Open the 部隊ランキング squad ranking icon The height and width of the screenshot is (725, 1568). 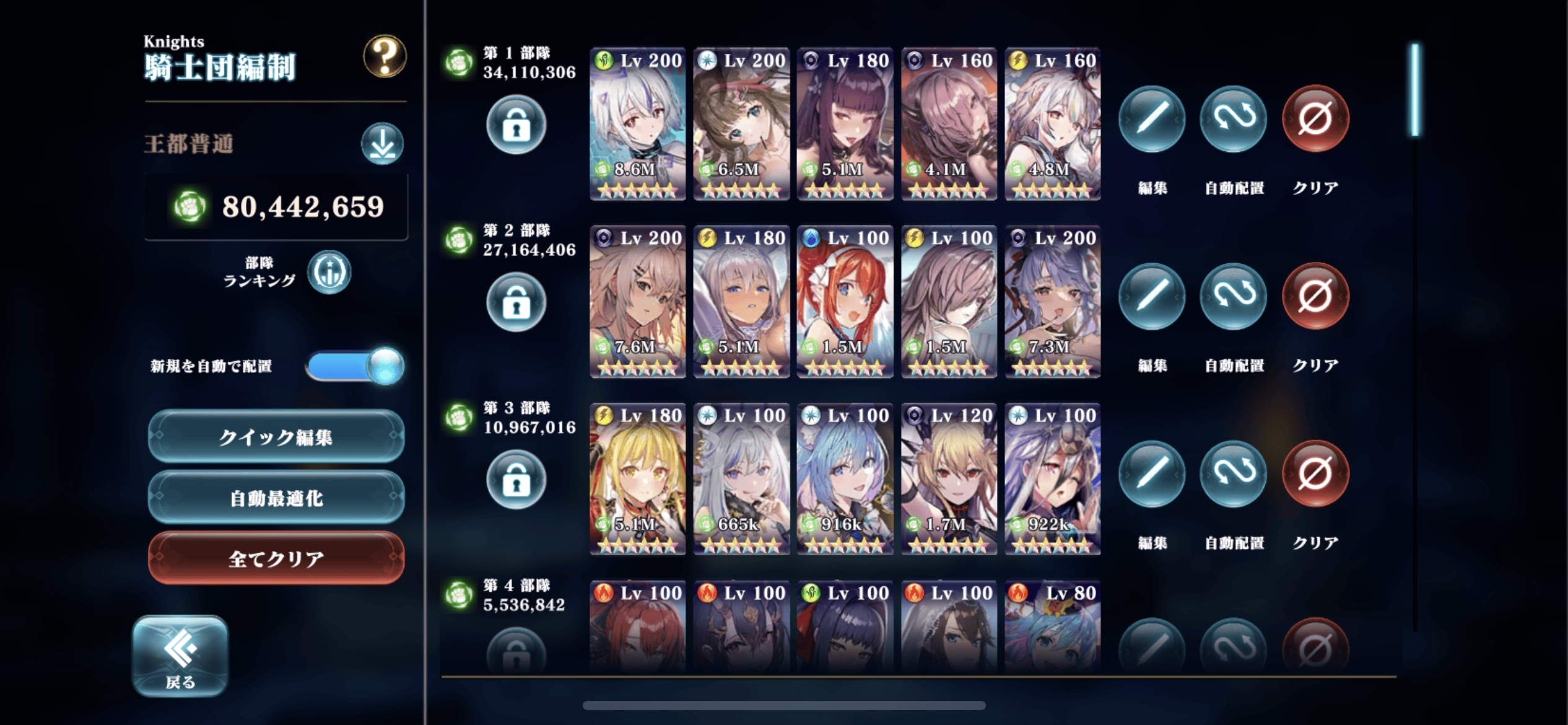(329, 272)
